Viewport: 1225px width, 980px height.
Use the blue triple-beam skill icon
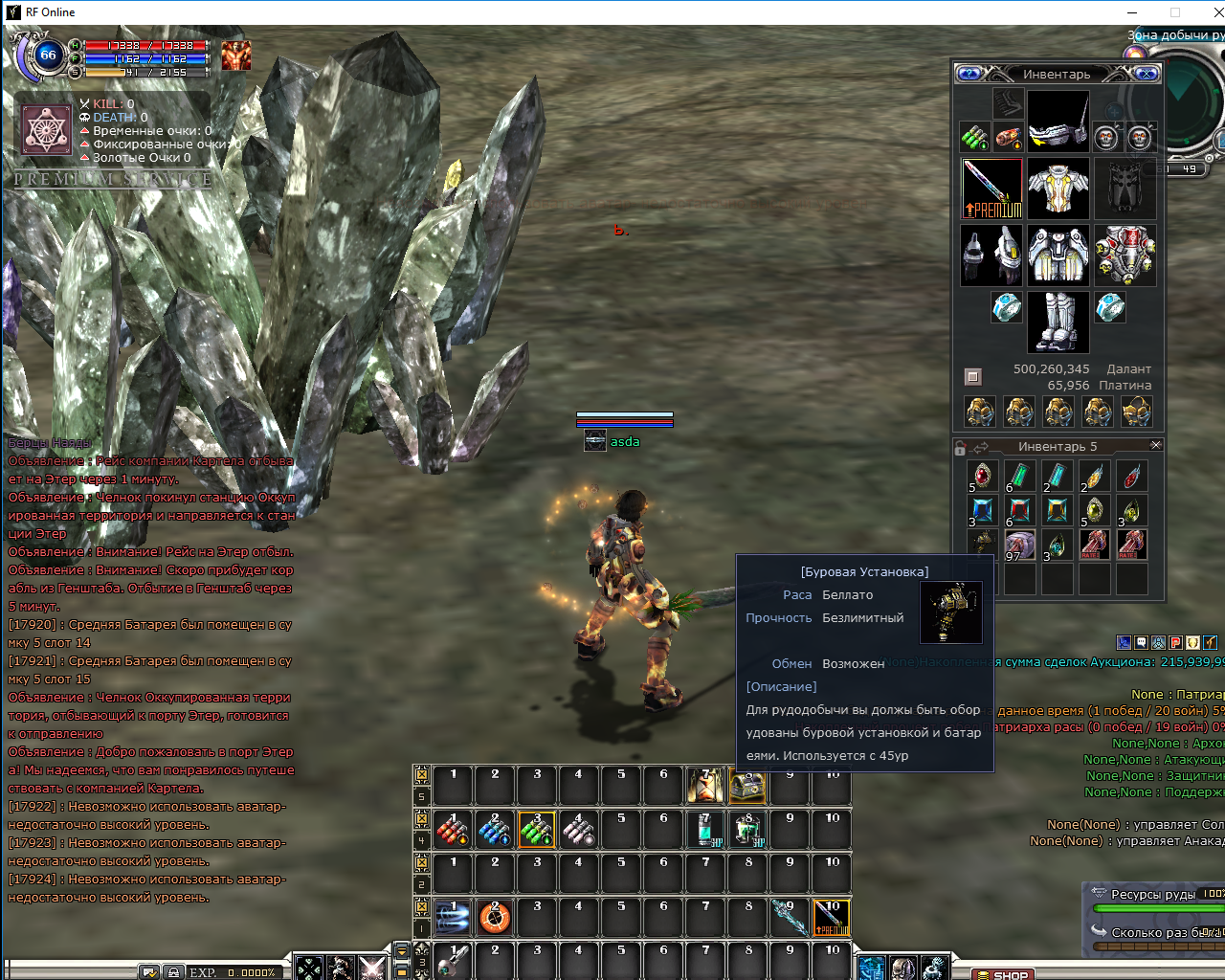(x=453, y=918)
